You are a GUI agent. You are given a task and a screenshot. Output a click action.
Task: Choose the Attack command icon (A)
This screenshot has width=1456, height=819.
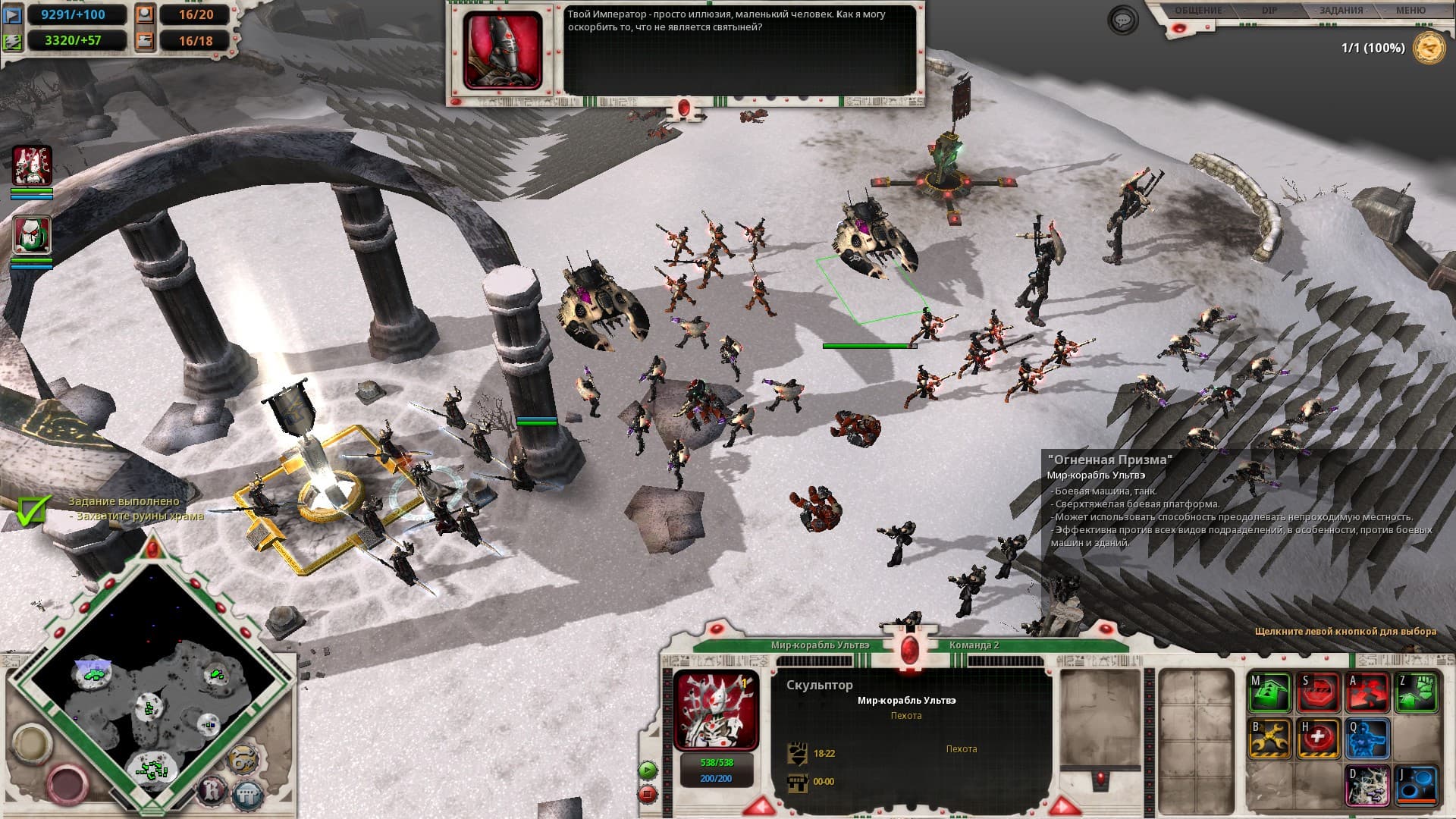tap(1368, 693)
